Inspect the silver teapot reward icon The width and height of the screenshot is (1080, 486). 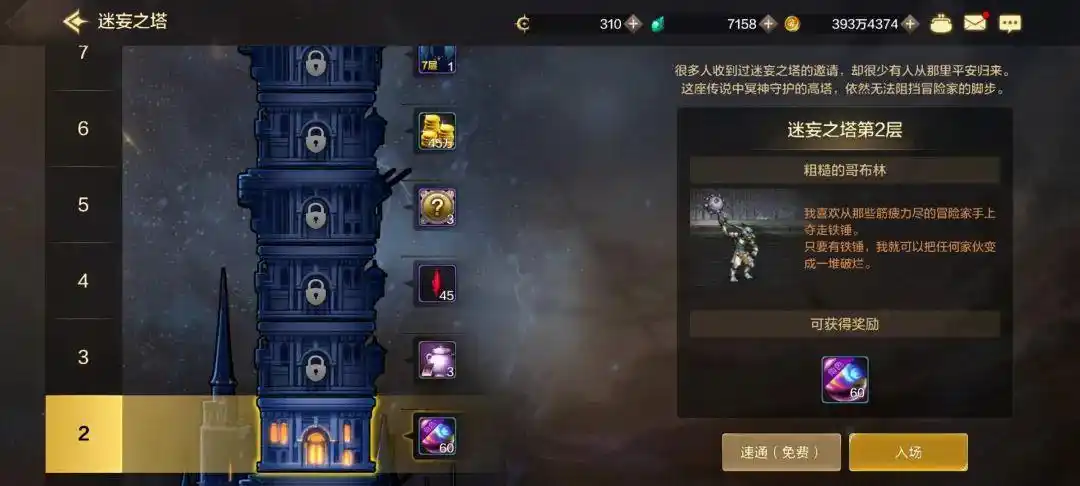click(437, 360)
